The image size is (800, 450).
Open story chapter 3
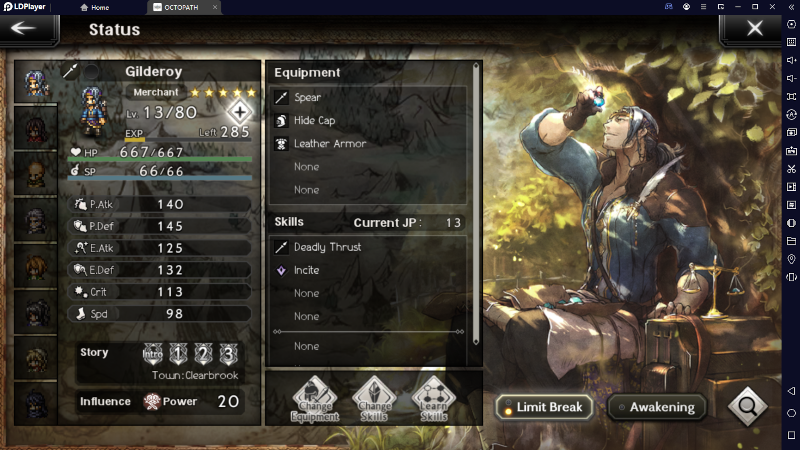pyautogui.click(x=229, y=353)
